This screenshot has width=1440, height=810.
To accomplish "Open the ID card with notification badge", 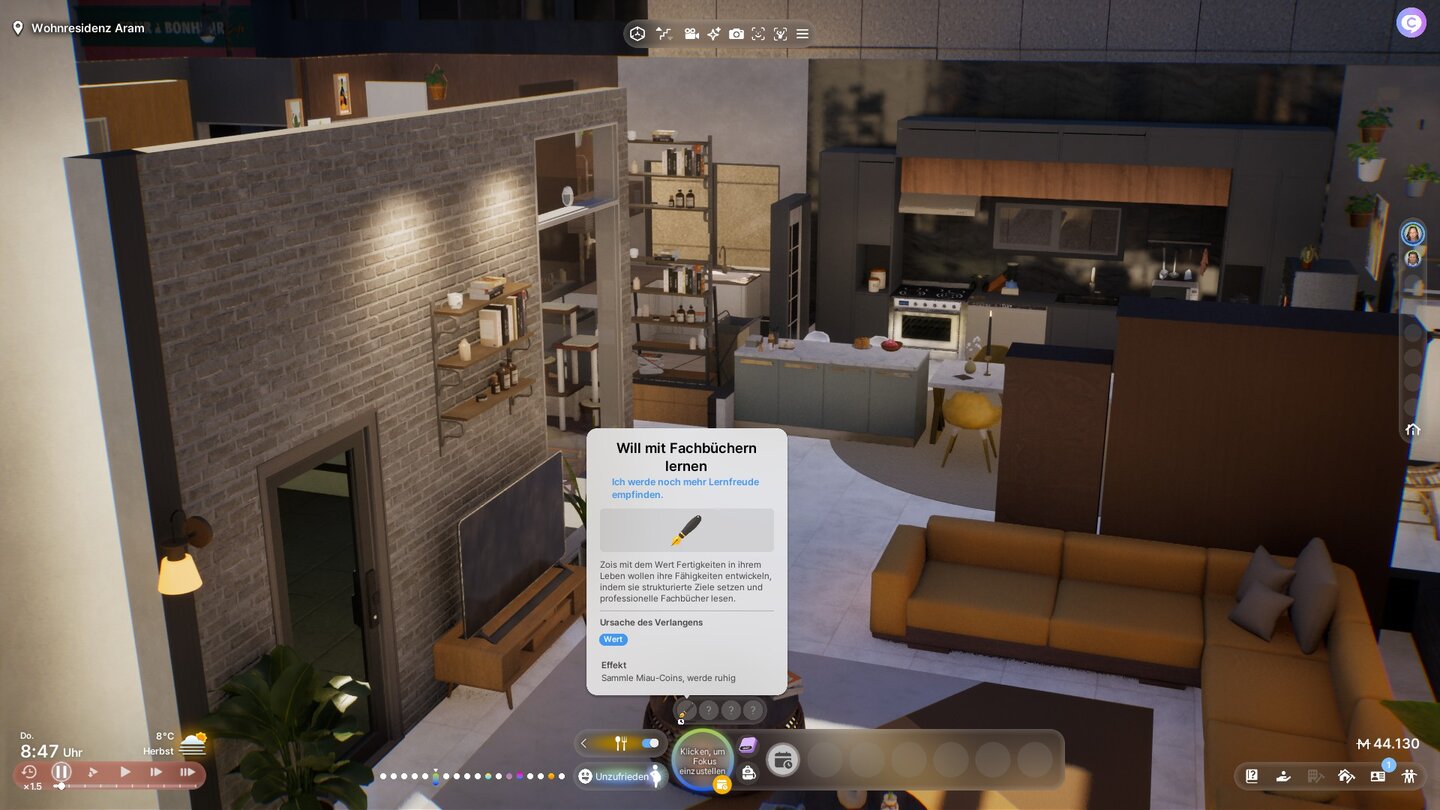I will click(1377, 775).
